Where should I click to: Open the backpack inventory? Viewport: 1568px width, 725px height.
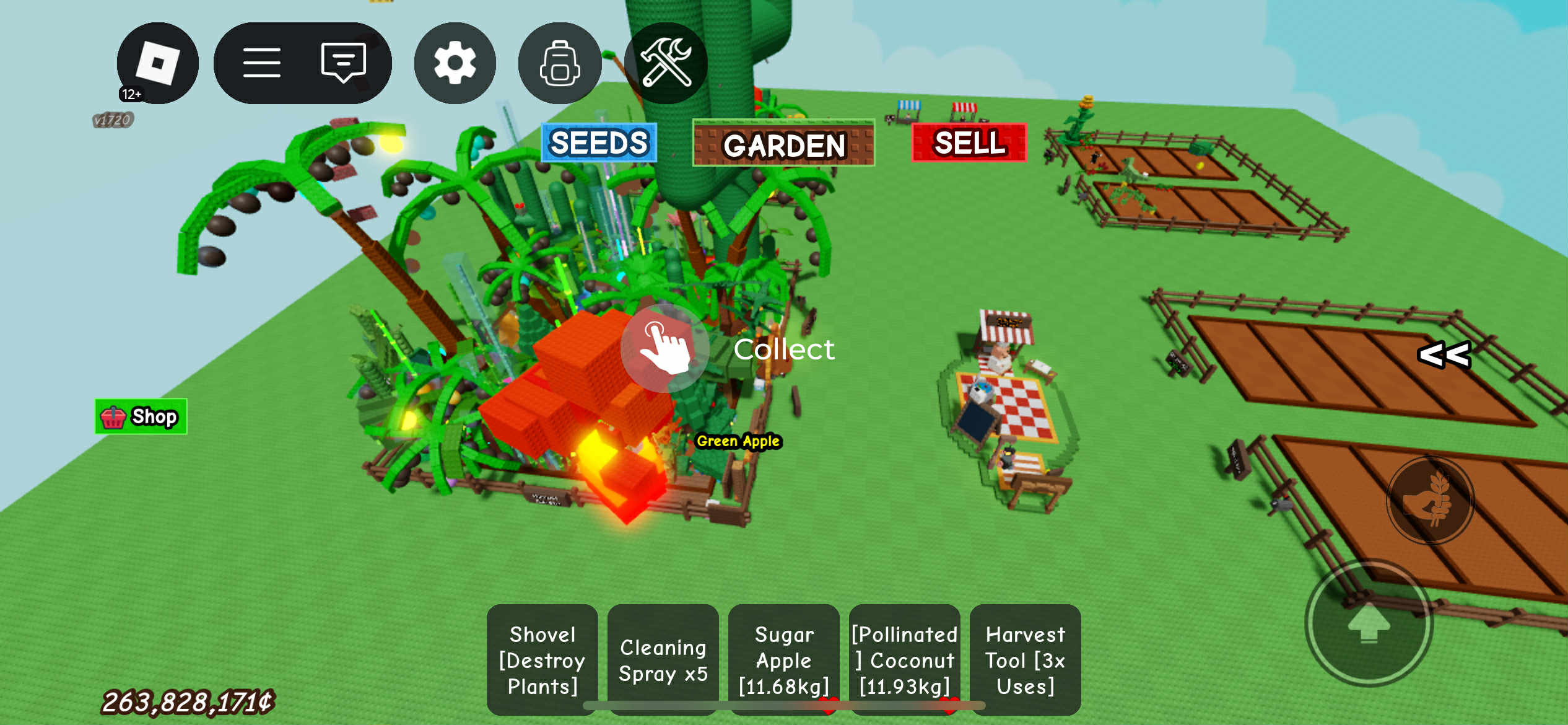click(559, 63)
